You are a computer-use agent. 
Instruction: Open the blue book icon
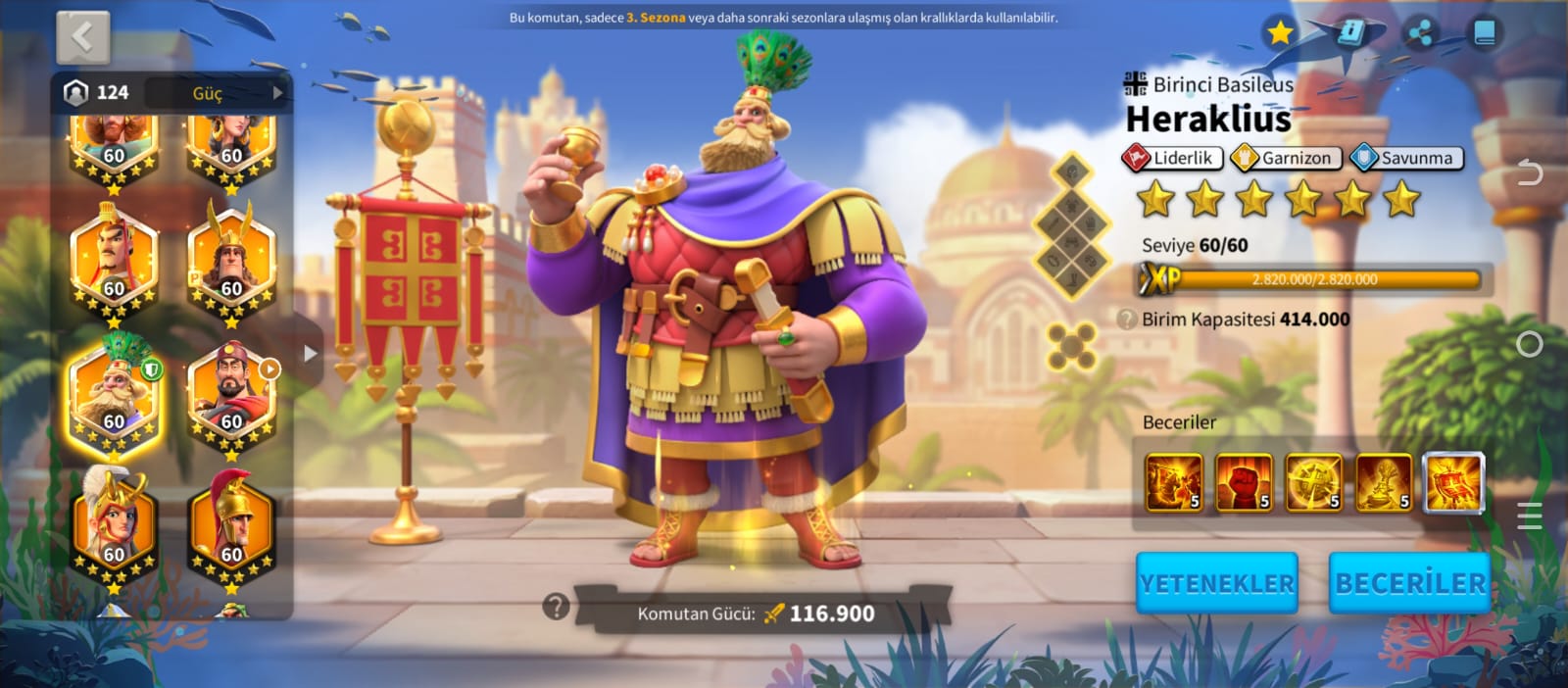click(x=1485, y=33)
